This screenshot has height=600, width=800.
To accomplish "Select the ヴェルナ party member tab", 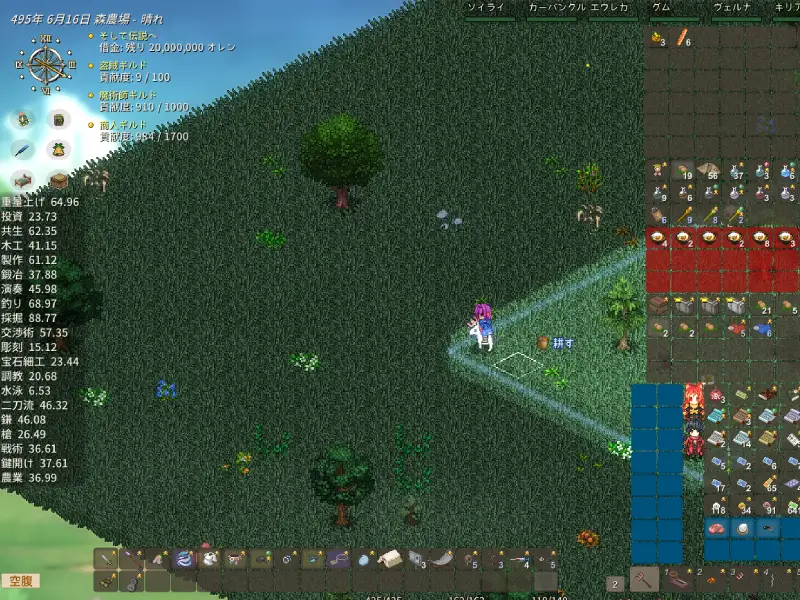I will click(732, 7).
